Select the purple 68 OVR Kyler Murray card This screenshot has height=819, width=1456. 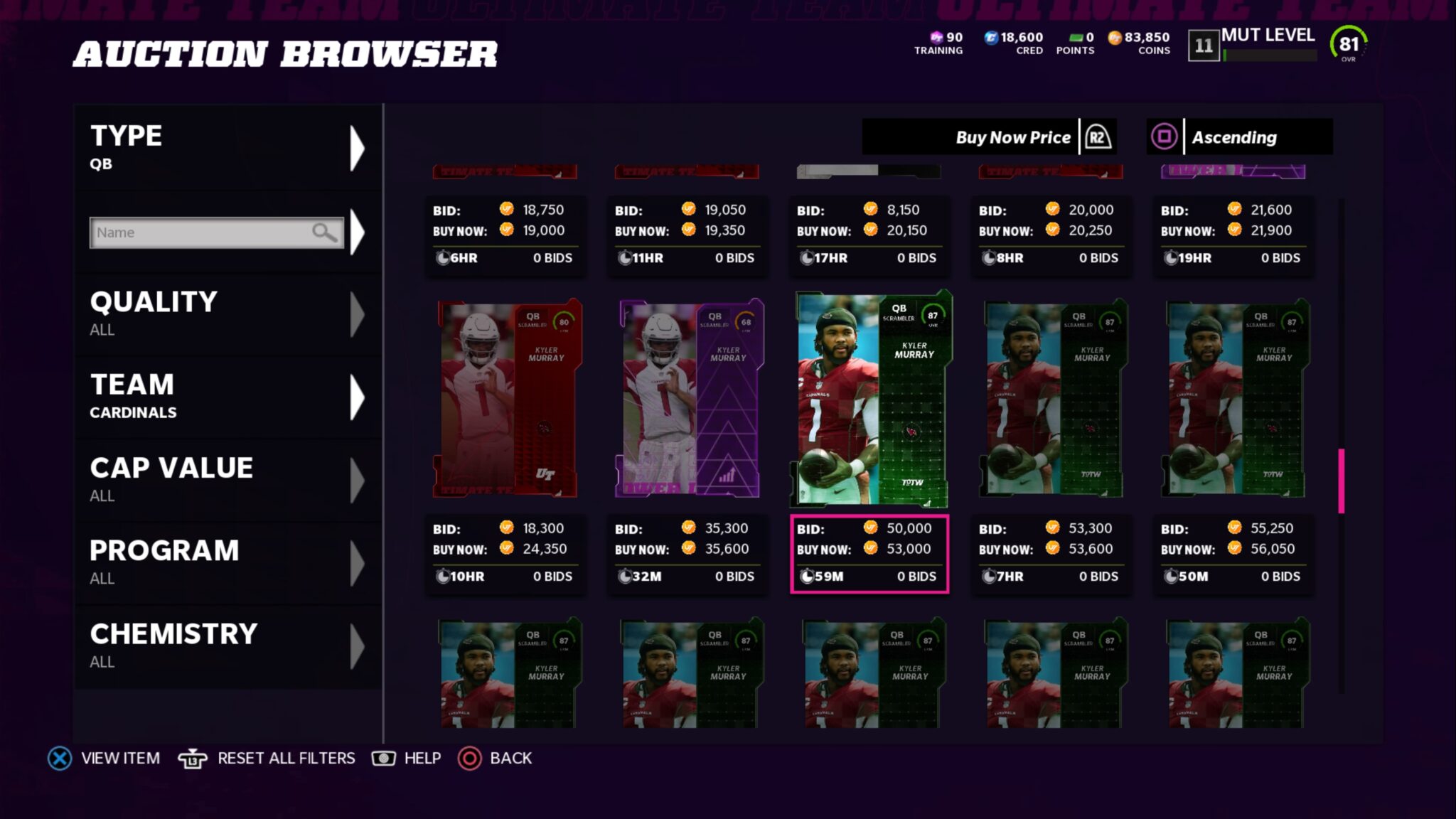click(688, 398)
